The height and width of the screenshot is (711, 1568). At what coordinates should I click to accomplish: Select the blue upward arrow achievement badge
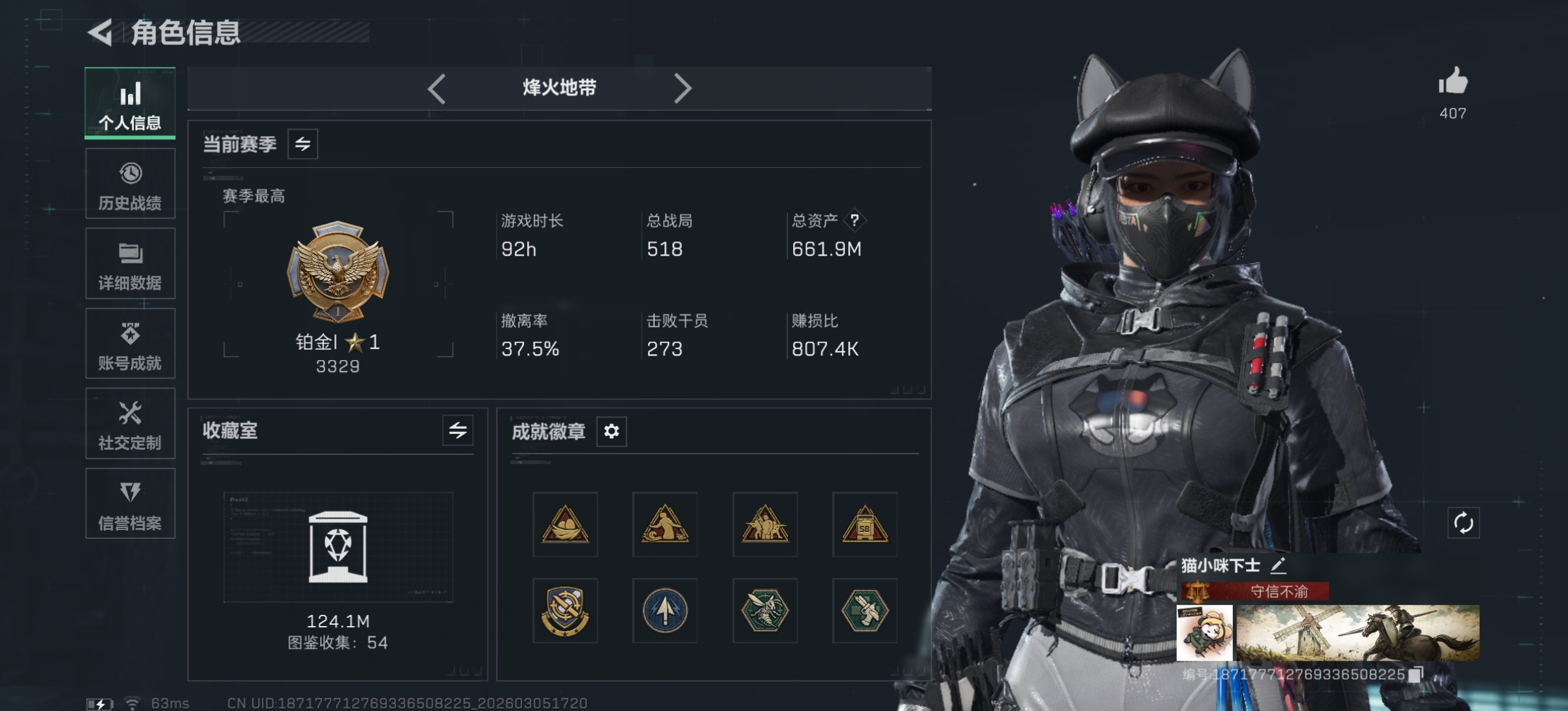tap(665, 610)
